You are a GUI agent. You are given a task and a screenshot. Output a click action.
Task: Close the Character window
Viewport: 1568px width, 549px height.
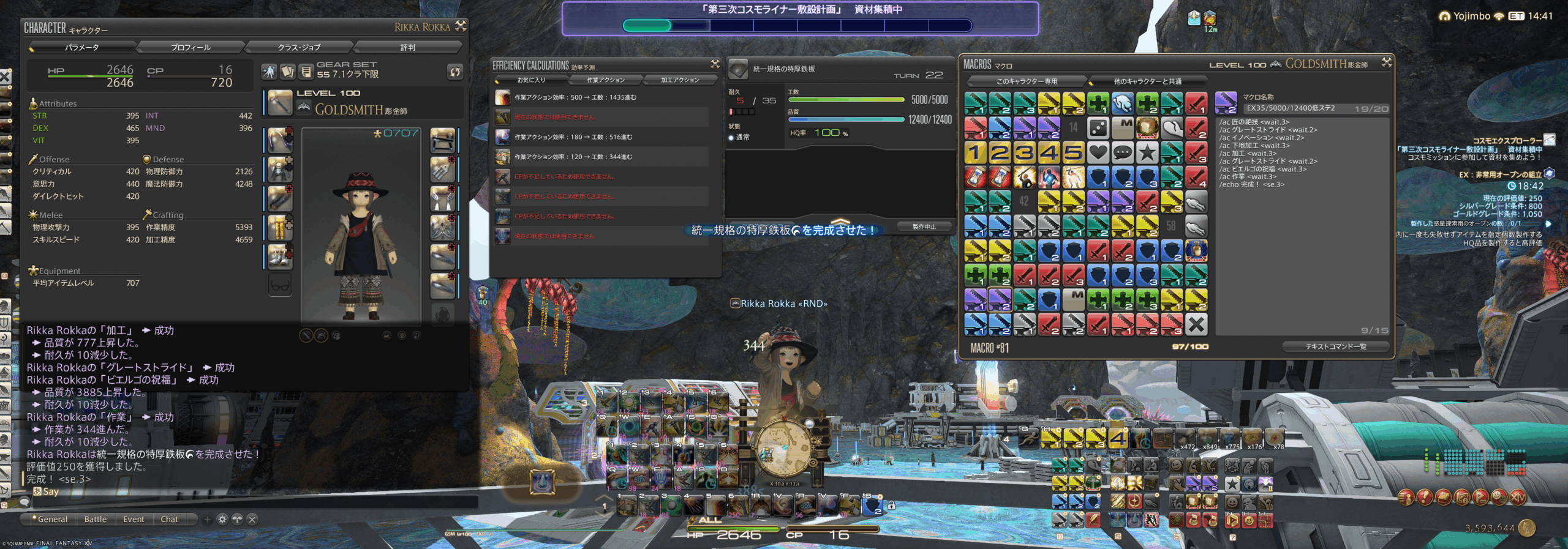click(x=461, y=26)
